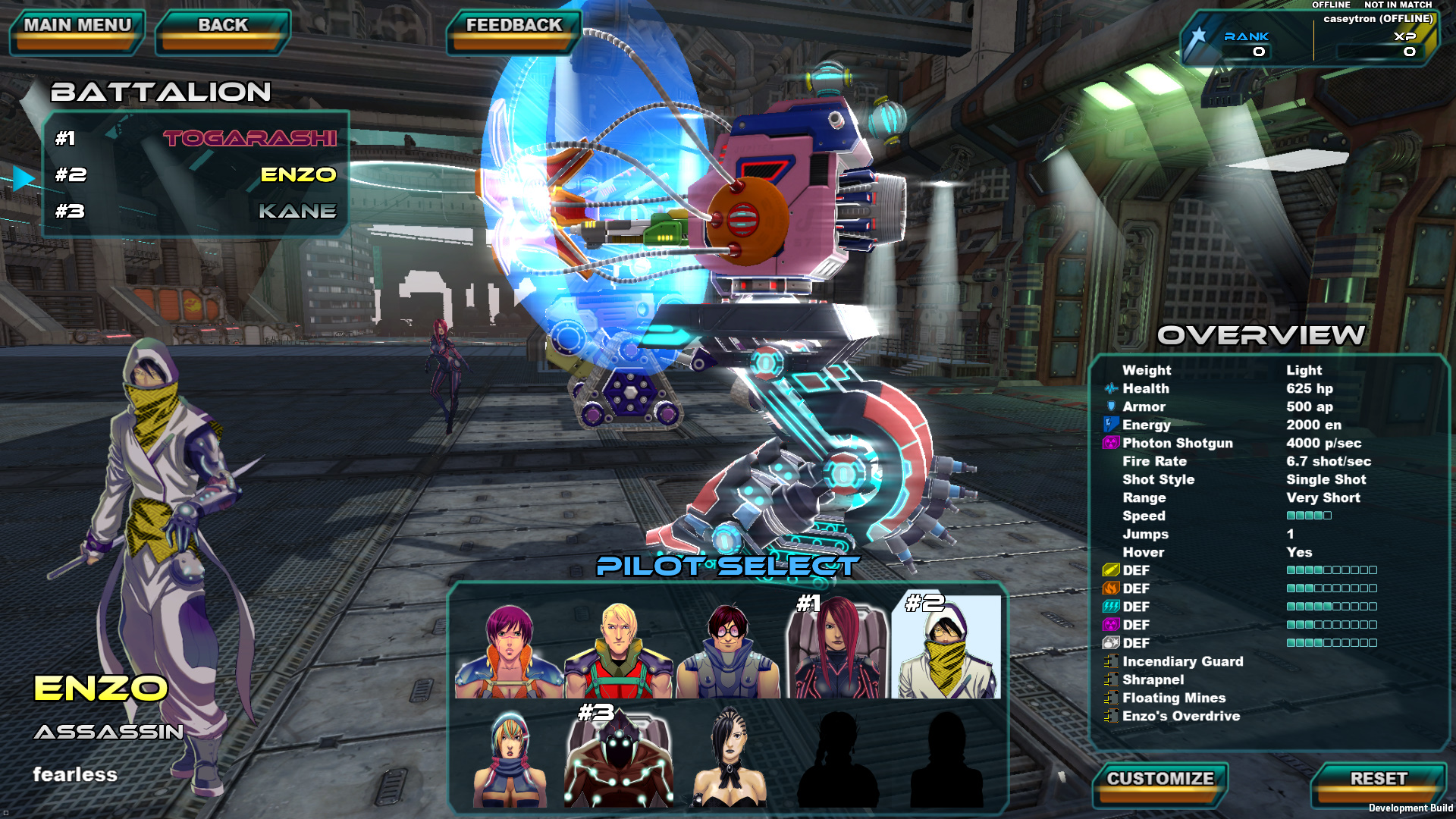1456x819 pixels.
Task: Click the Back button
Action: (223, 30)
